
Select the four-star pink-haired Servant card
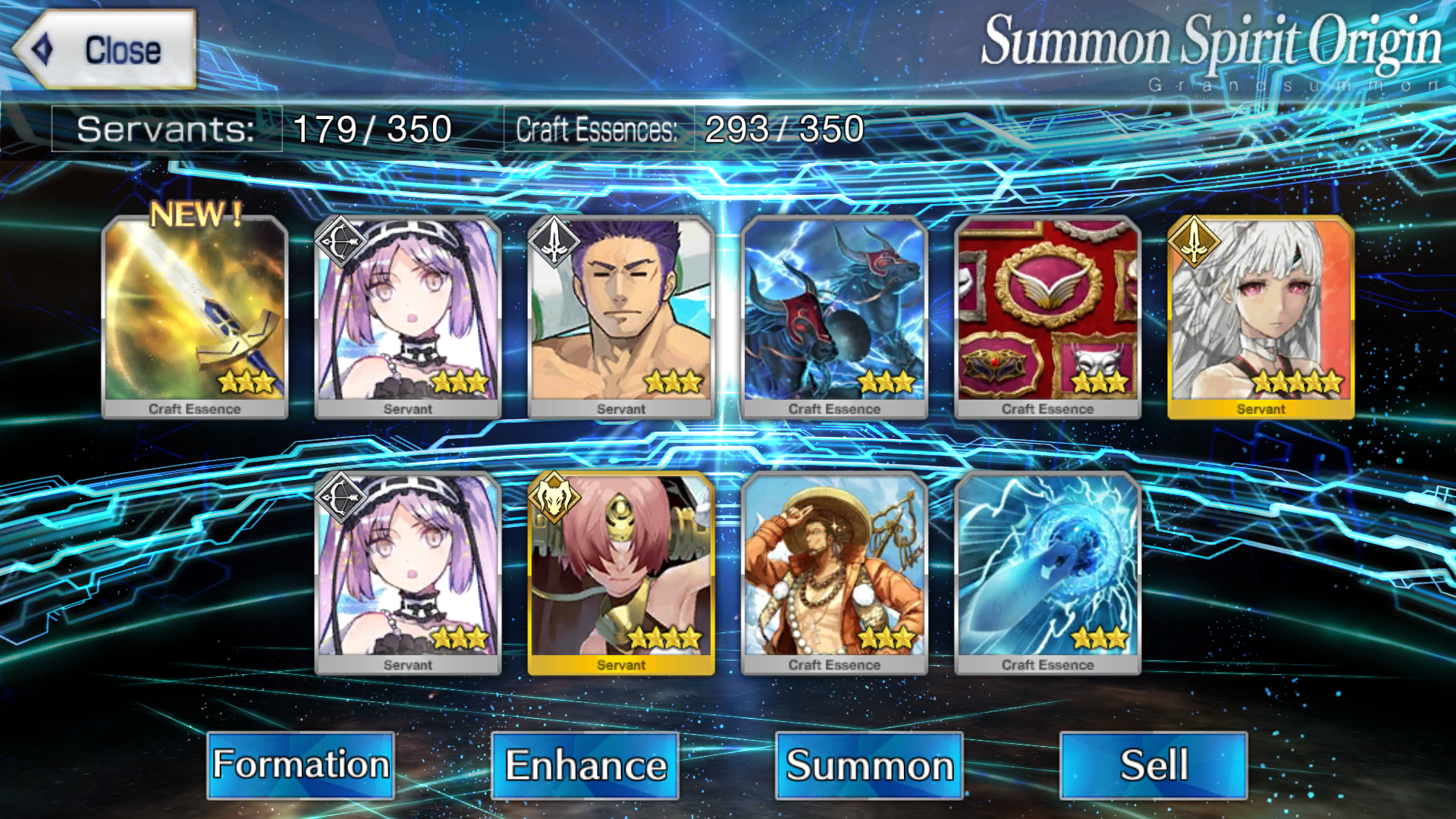(621, 573)
